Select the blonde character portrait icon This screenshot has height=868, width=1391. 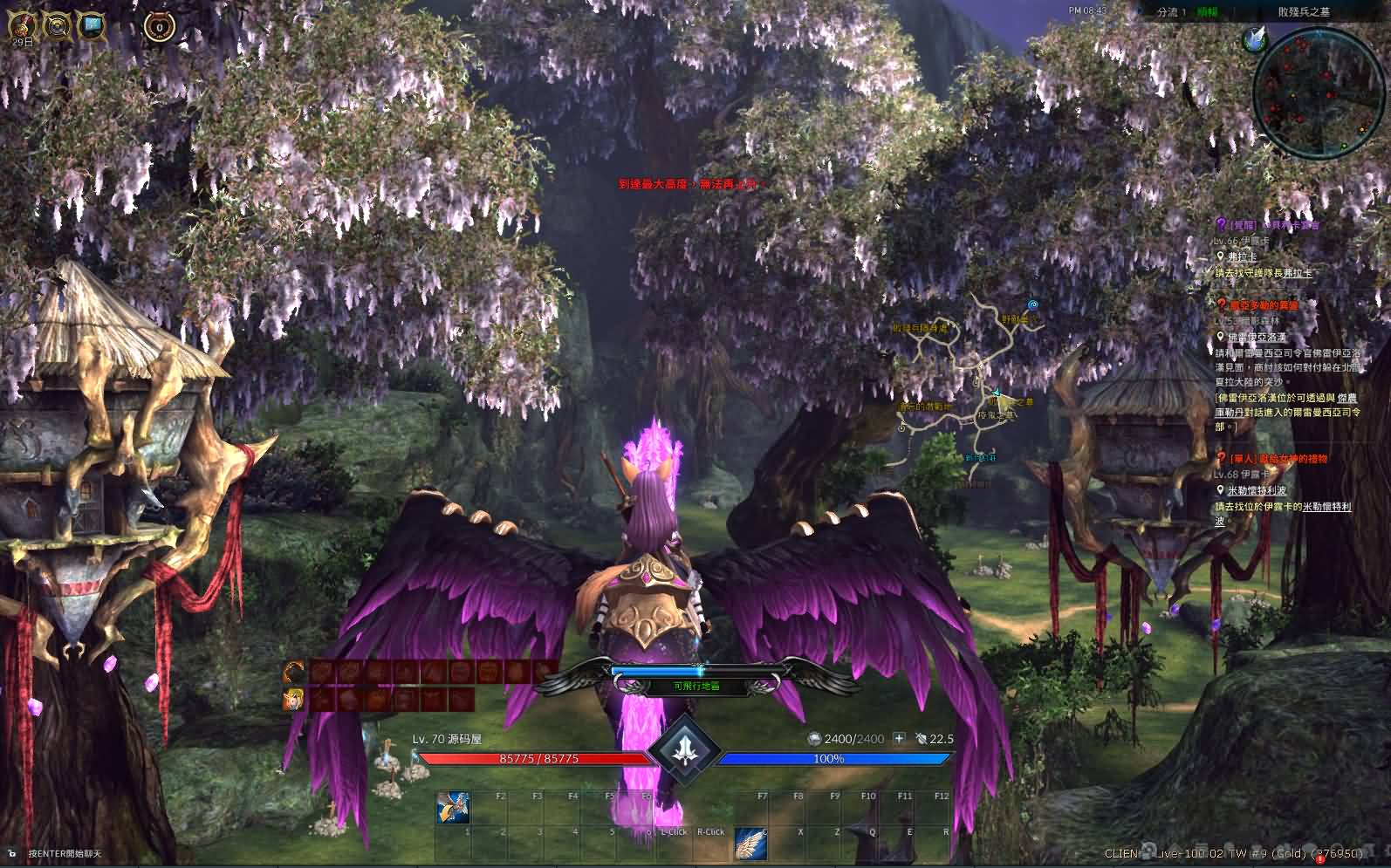coord(294,699)
